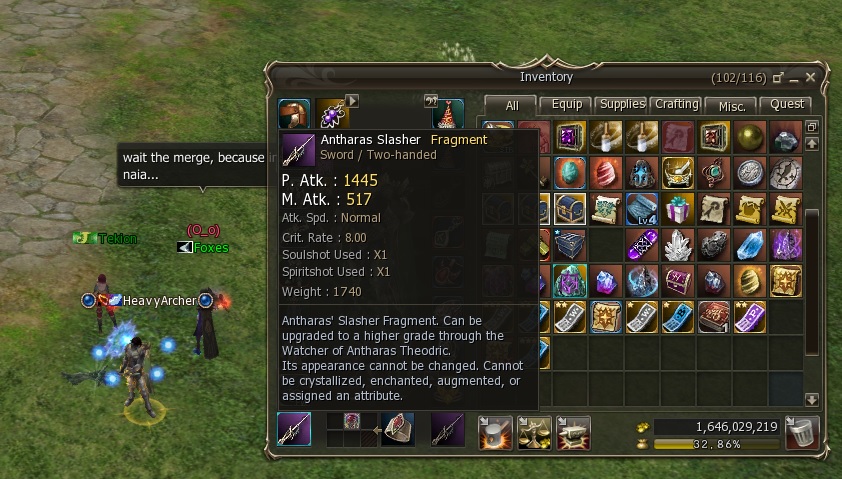842x479 pixels.
Task: Switch to the Misc. tab
Action: tap(731, 105)
